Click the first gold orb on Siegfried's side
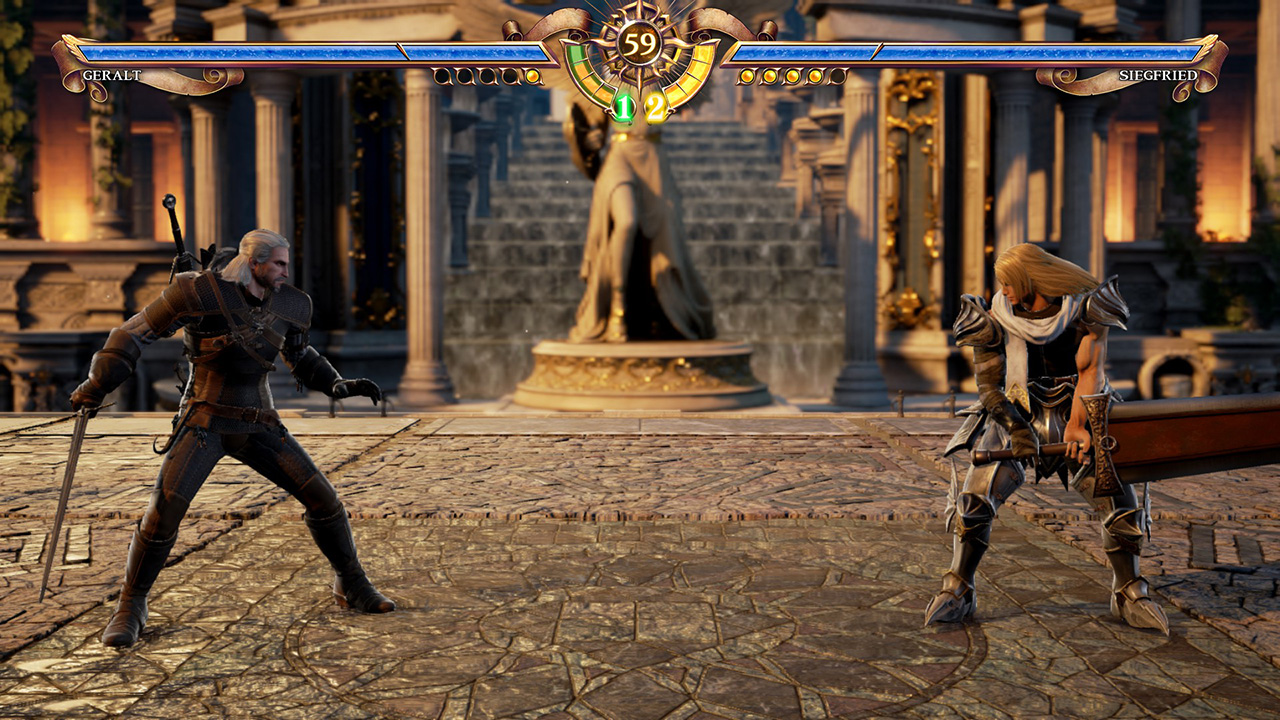Viewport: 1280px width, 720px height. pos(745,76)
